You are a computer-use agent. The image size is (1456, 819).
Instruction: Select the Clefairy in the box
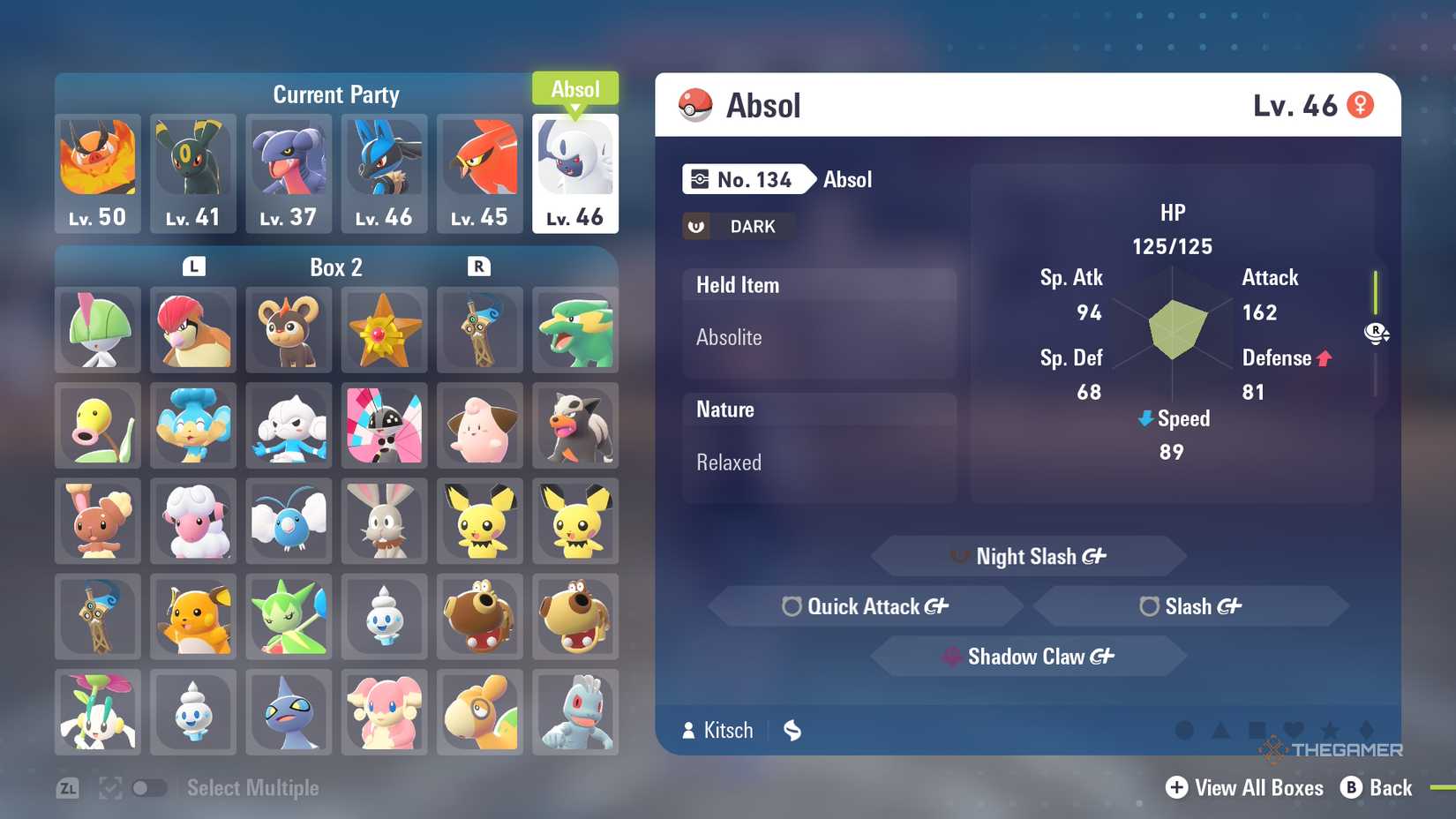tap(479, 425)
